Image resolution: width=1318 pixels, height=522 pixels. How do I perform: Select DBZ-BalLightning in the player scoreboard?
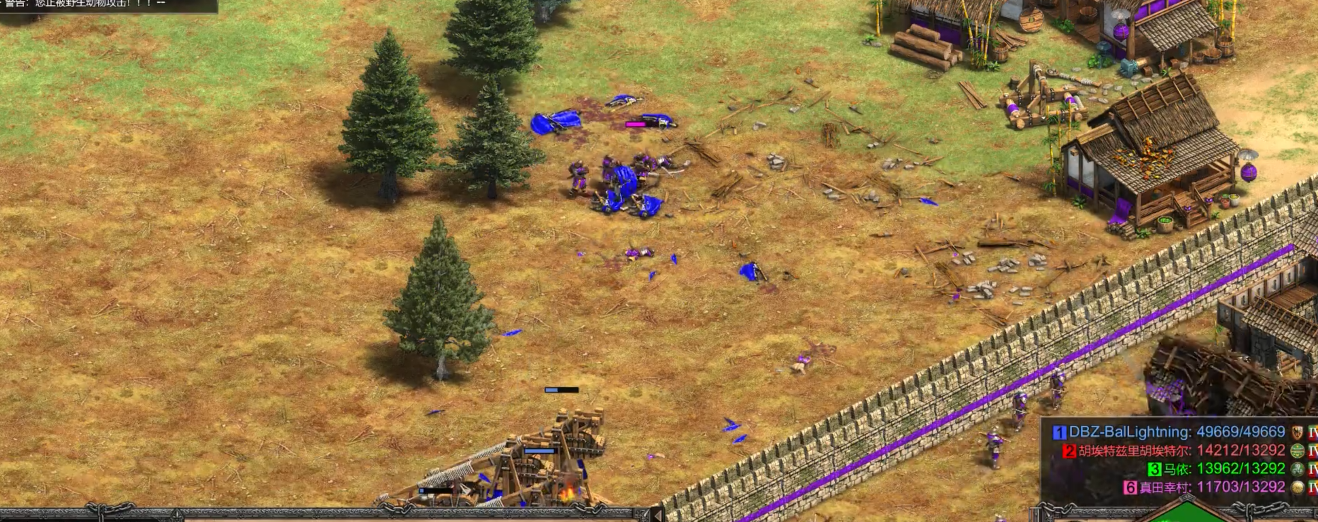point(1129,432)
